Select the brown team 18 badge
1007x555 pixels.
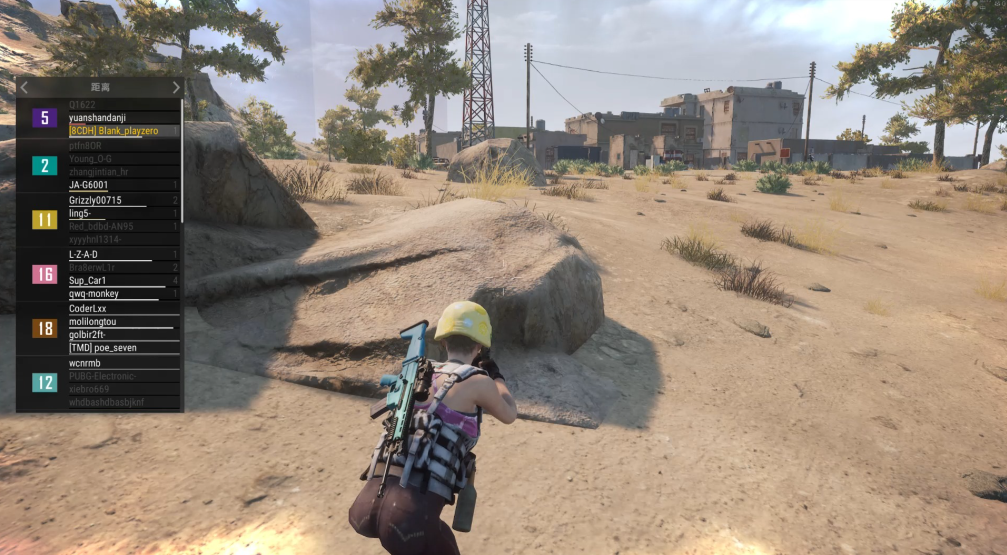point(44,328)
